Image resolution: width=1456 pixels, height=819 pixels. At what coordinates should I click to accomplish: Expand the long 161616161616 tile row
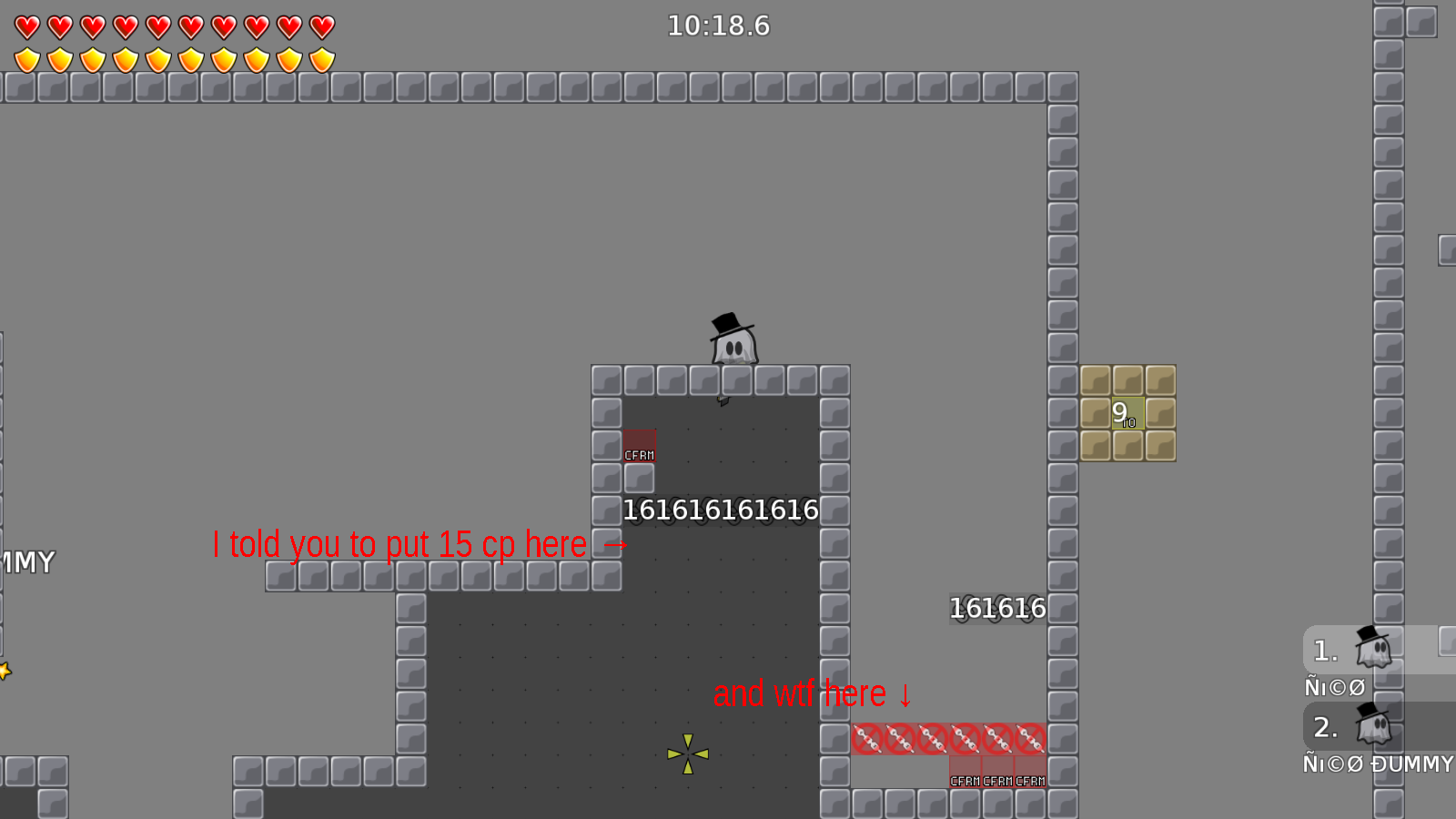click(x=722, y=510)
